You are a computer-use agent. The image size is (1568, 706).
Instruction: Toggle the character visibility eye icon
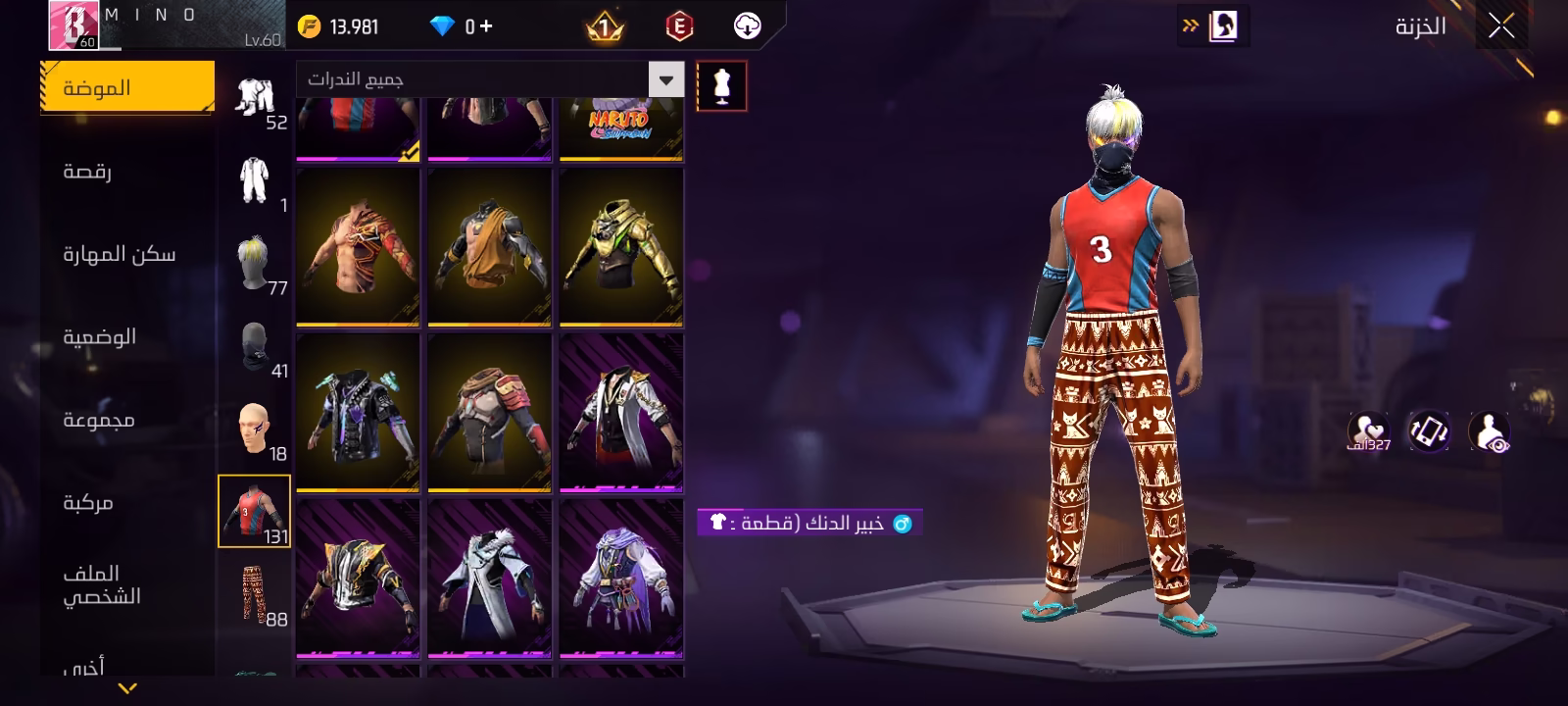point(1489,431)
